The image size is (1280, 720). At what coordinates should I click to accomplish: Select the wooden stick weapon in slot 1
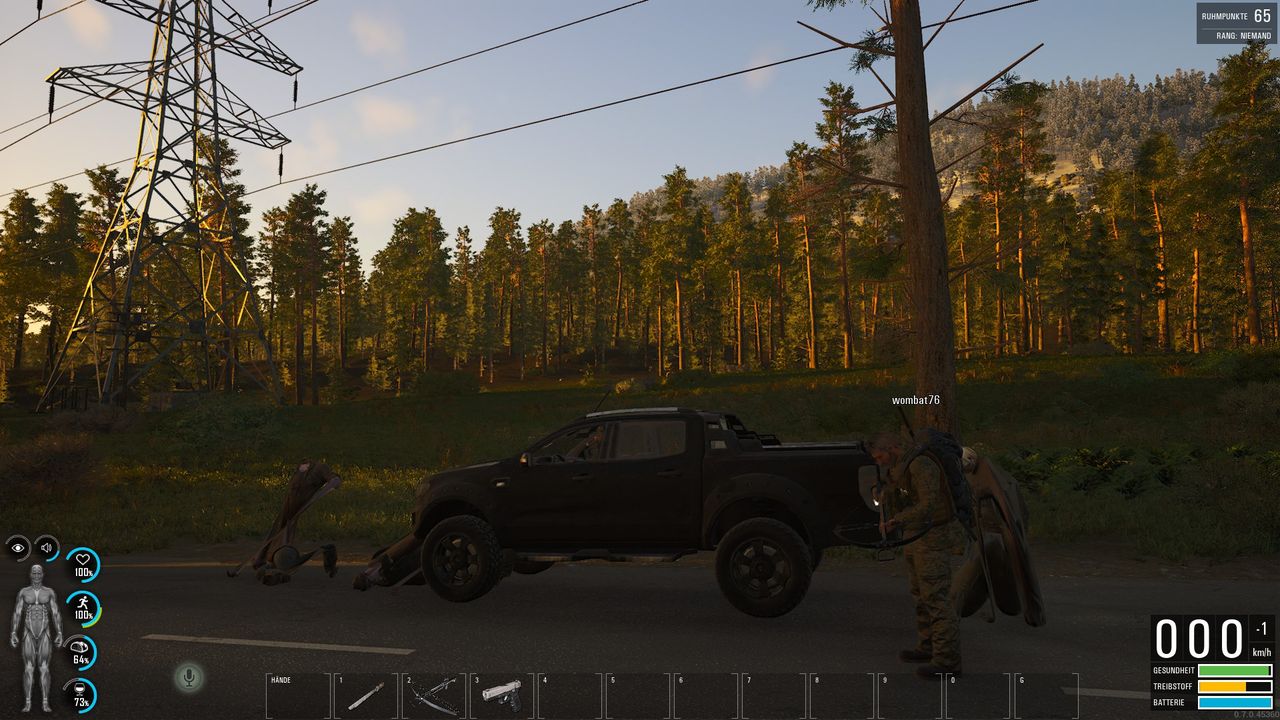click(x=366, y=696)
